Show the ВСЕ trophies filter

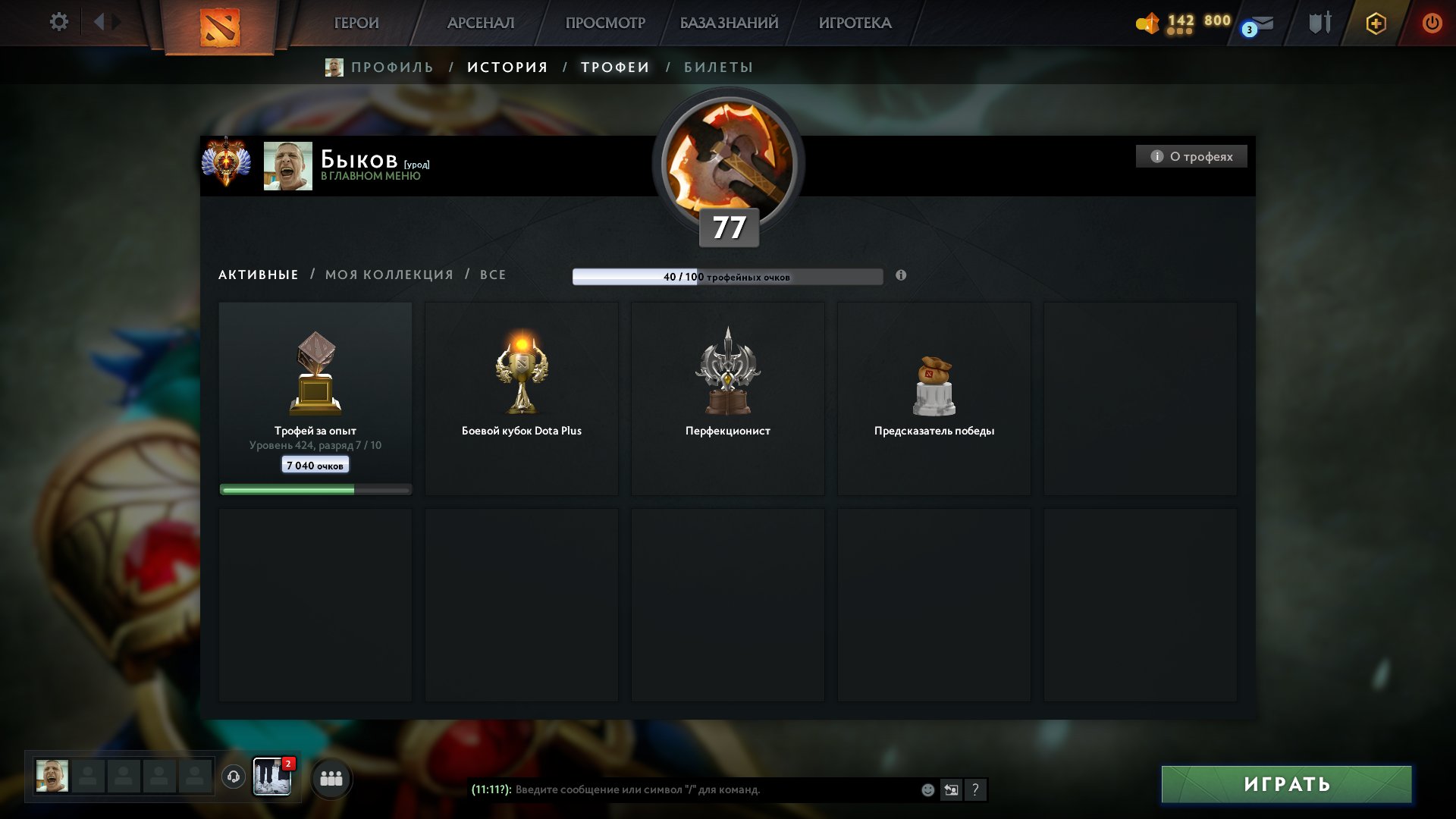(x=493, y=275)
